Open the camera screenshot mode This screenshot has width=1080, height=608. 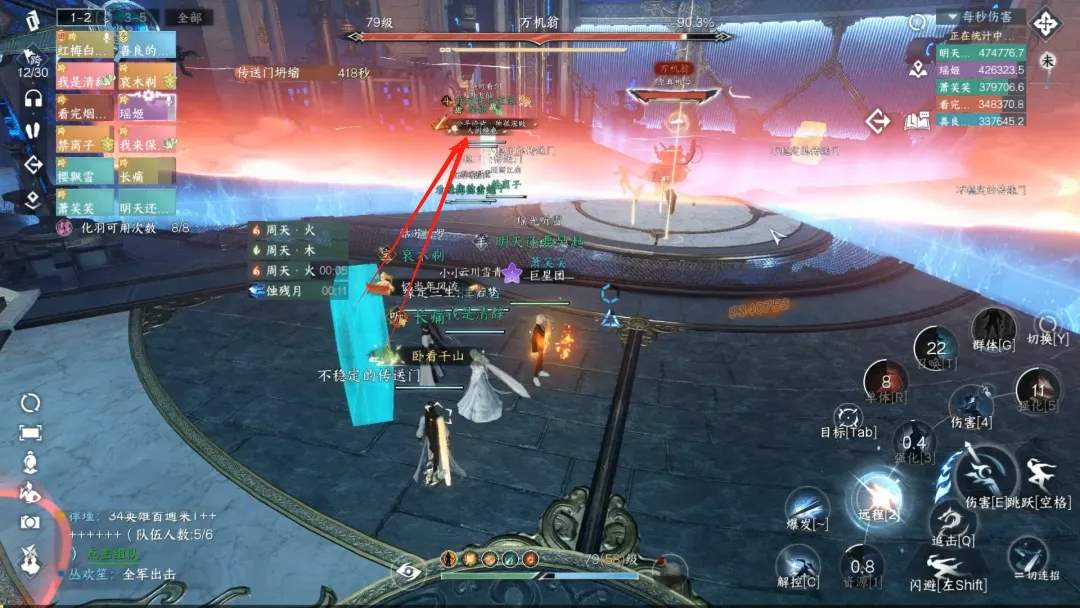(30, 521)
